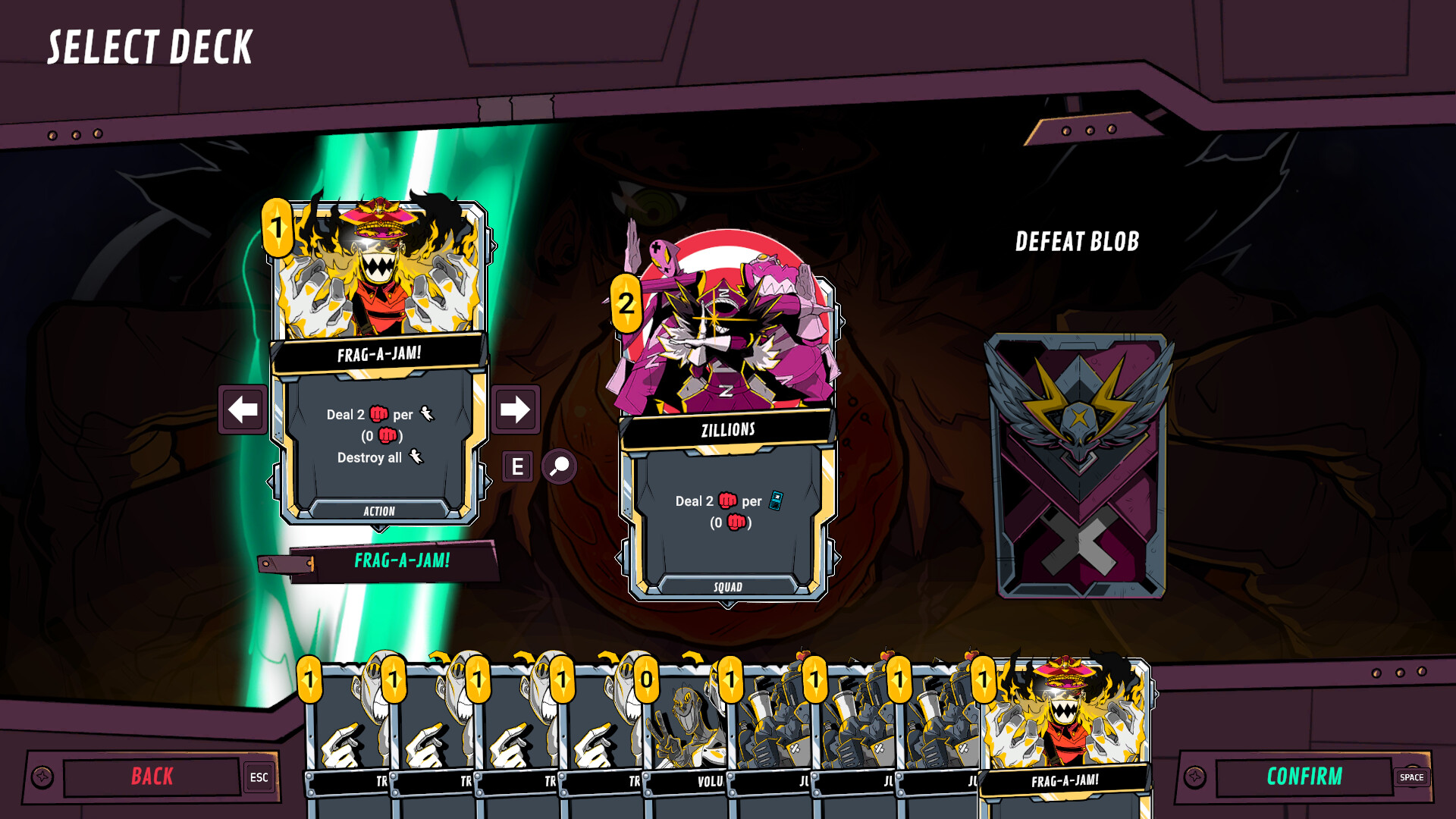Select the SQUAD type tab on ZILLIONS
This screenshot has width=1456, height=819.
tap(726, 585)
